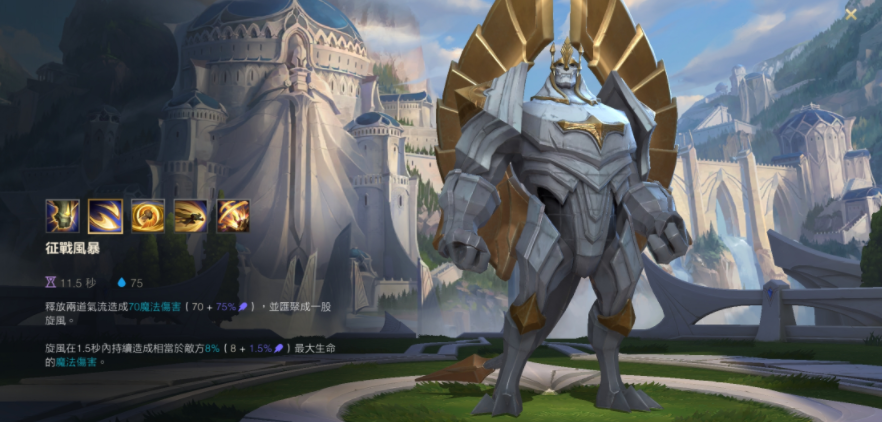Select the glowing stone fist passive icon
The height and width of the screenshot is (422, 882).
[62, 216]
